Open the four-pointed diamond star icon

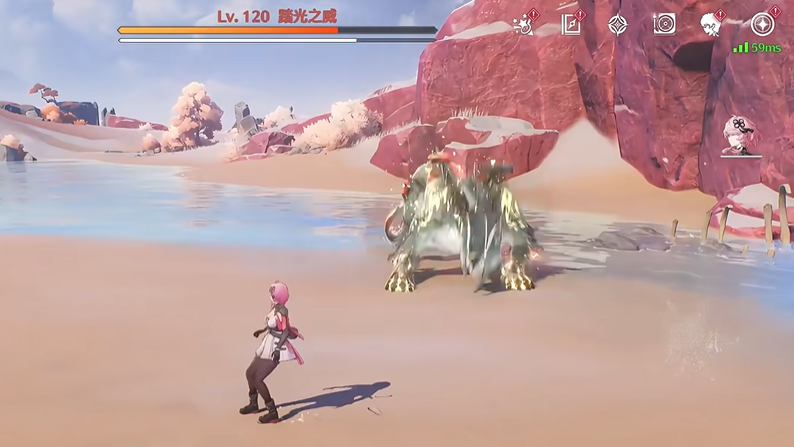click(618, 24)
